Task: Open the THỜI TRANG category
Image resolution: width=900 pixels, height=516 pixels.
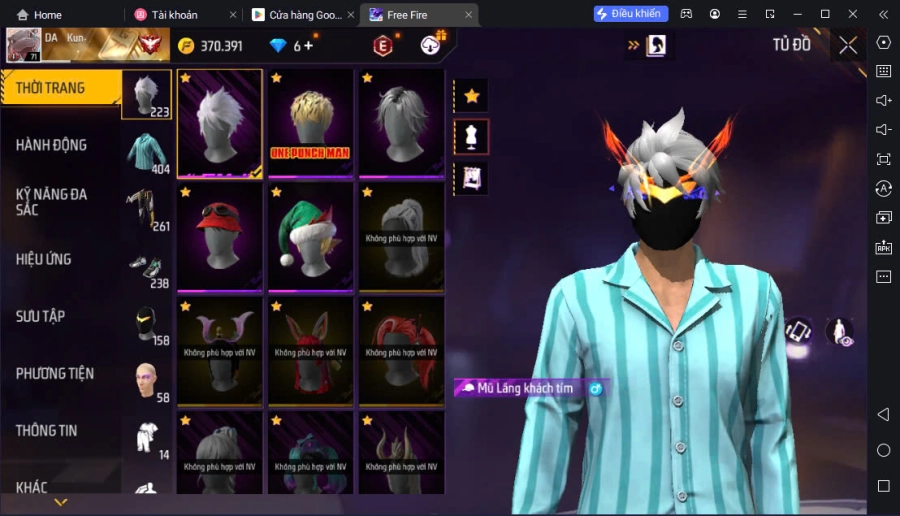Action: point(51,88)
